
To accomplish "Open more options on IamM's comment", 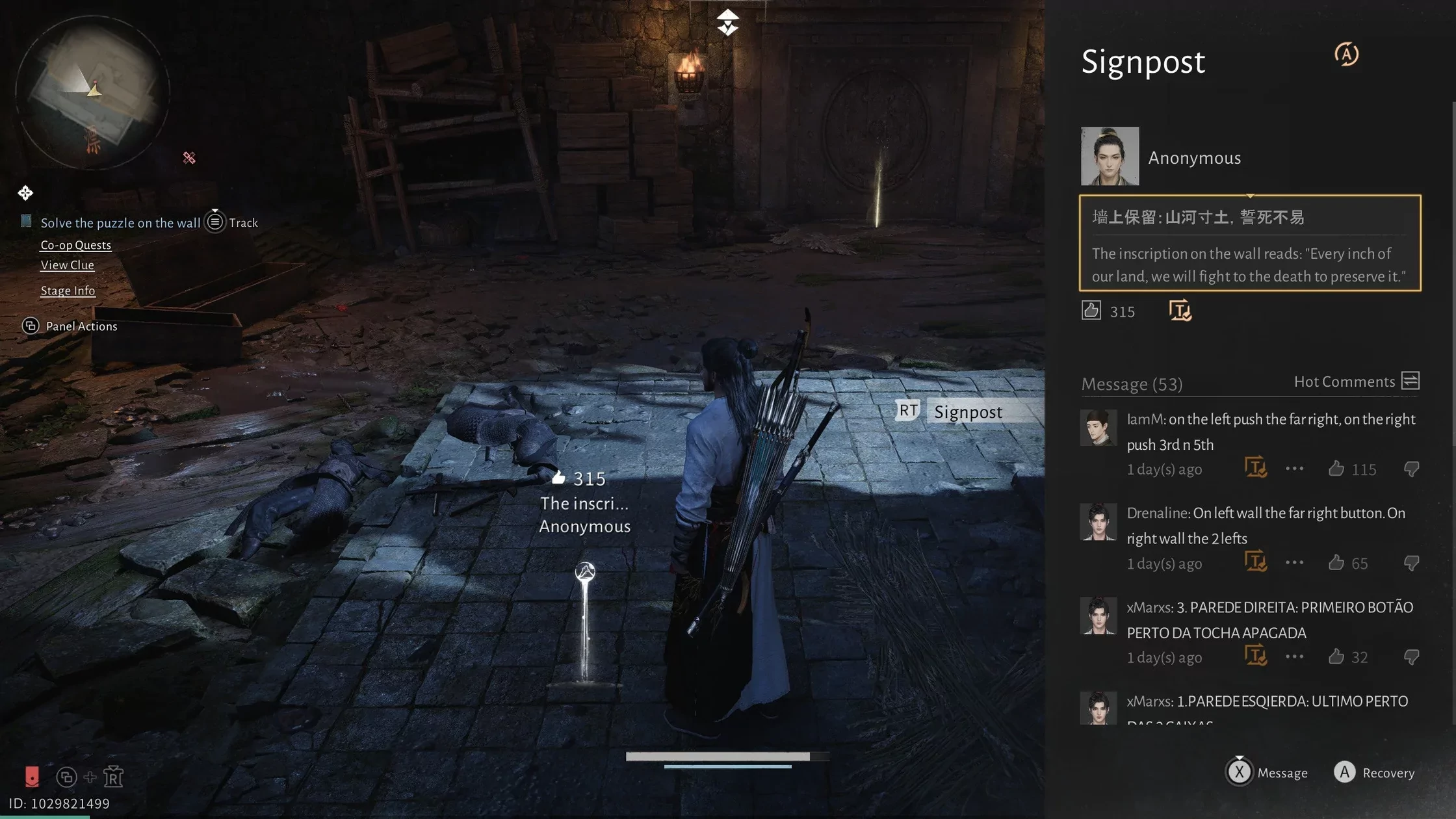I will 1294,469.
